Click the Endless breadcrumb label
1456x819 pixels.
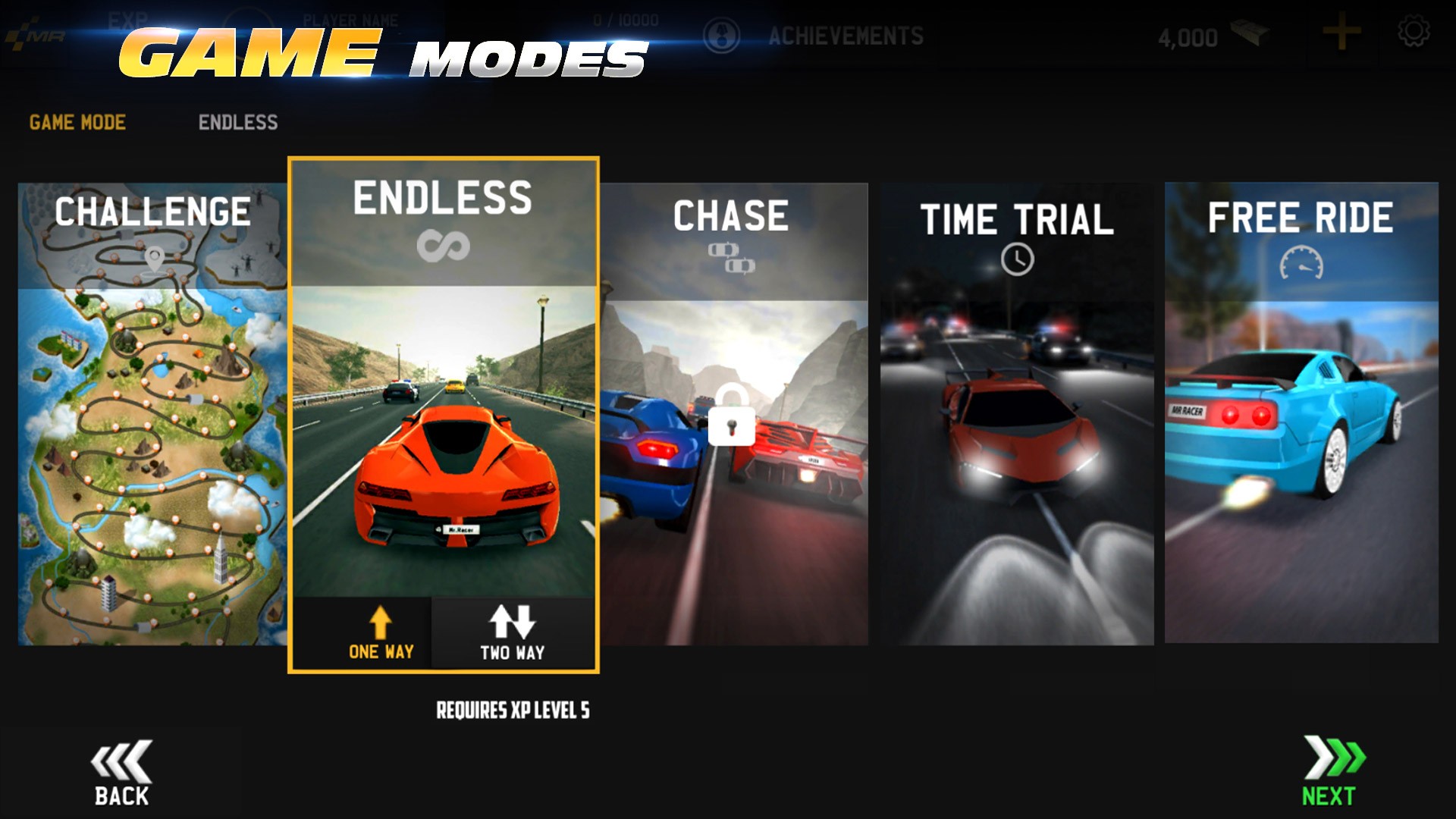point(238,122)
